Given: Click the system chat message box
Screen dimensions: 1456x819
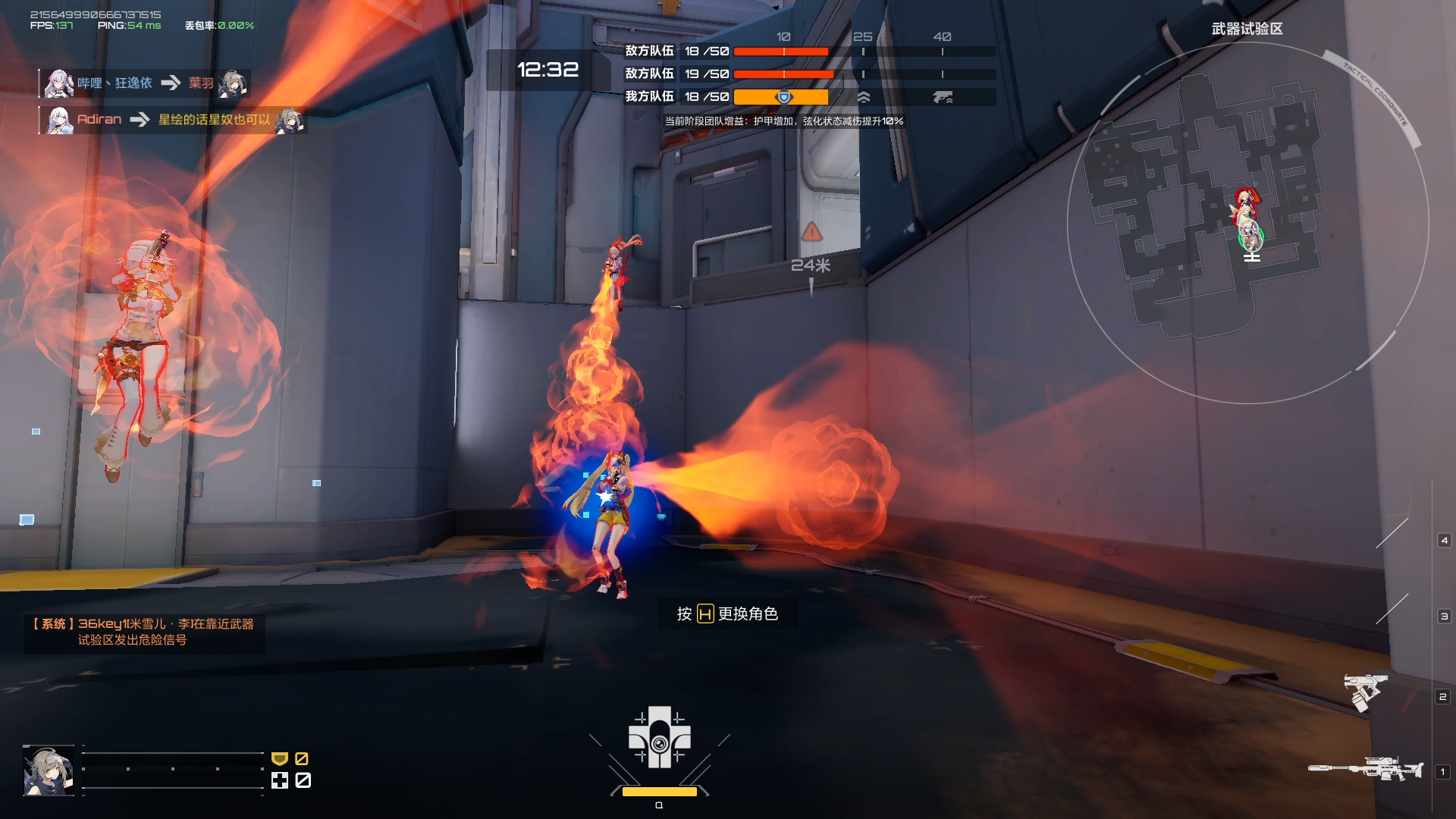Looking at the screenshot, I should 144,632.
